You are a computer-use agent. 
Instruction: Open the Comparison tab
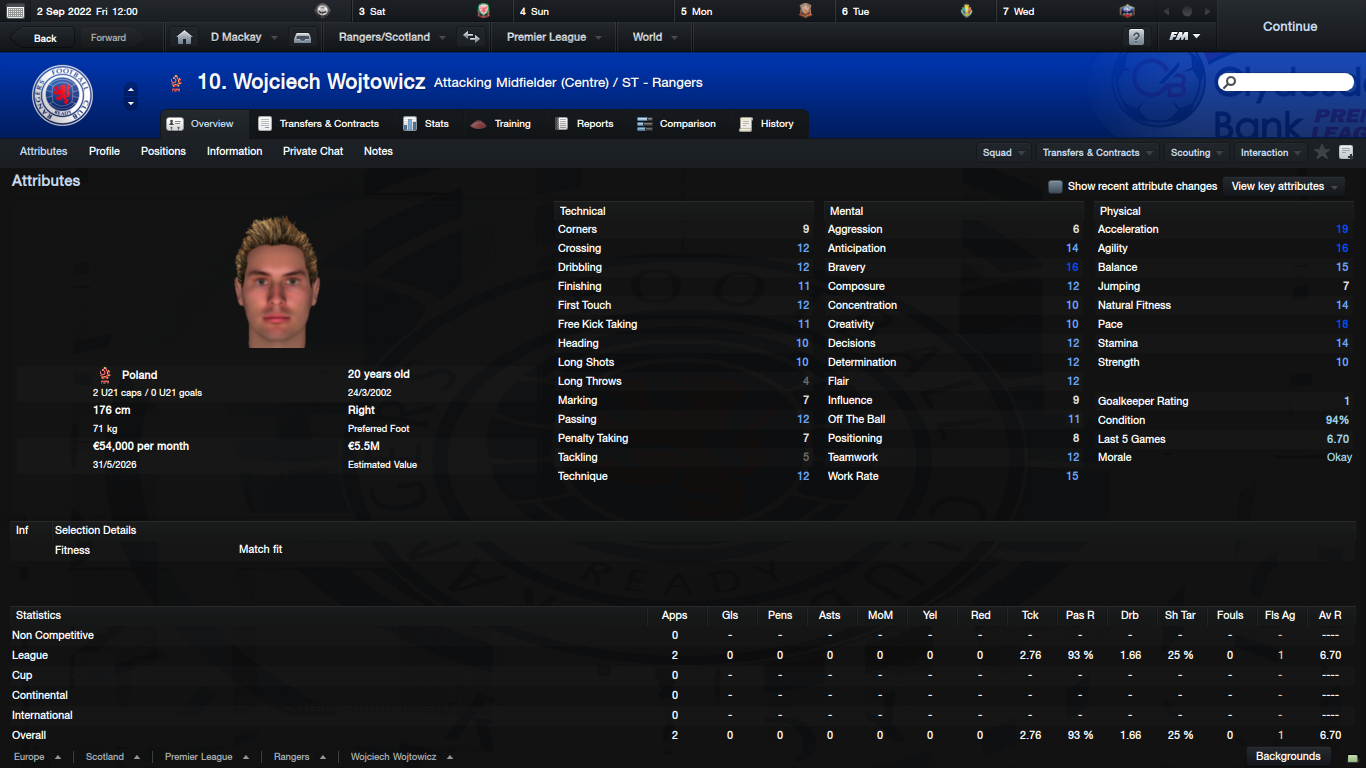pyautogui.click(x=676, y=124)
